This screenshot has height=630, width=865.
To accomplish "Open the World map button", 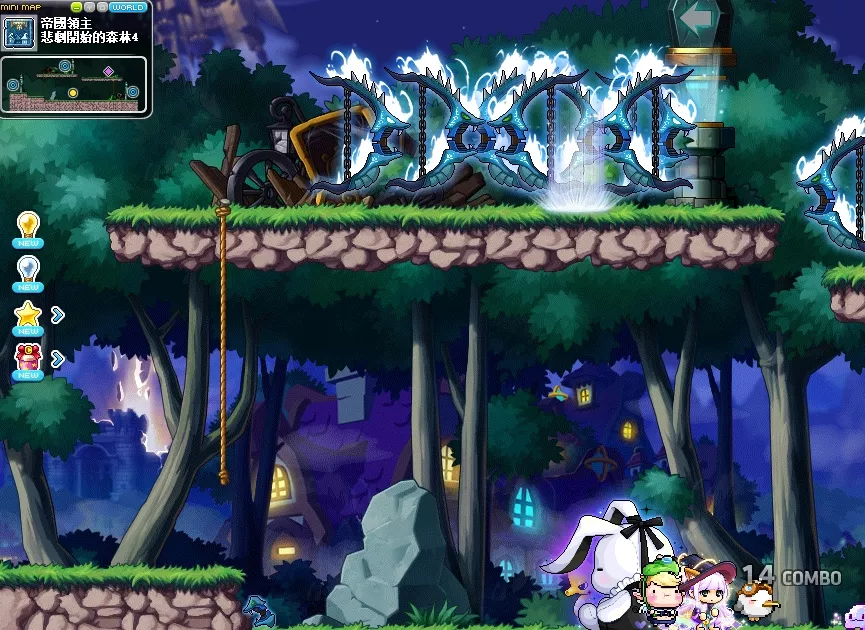I will [x=127, y=7].
